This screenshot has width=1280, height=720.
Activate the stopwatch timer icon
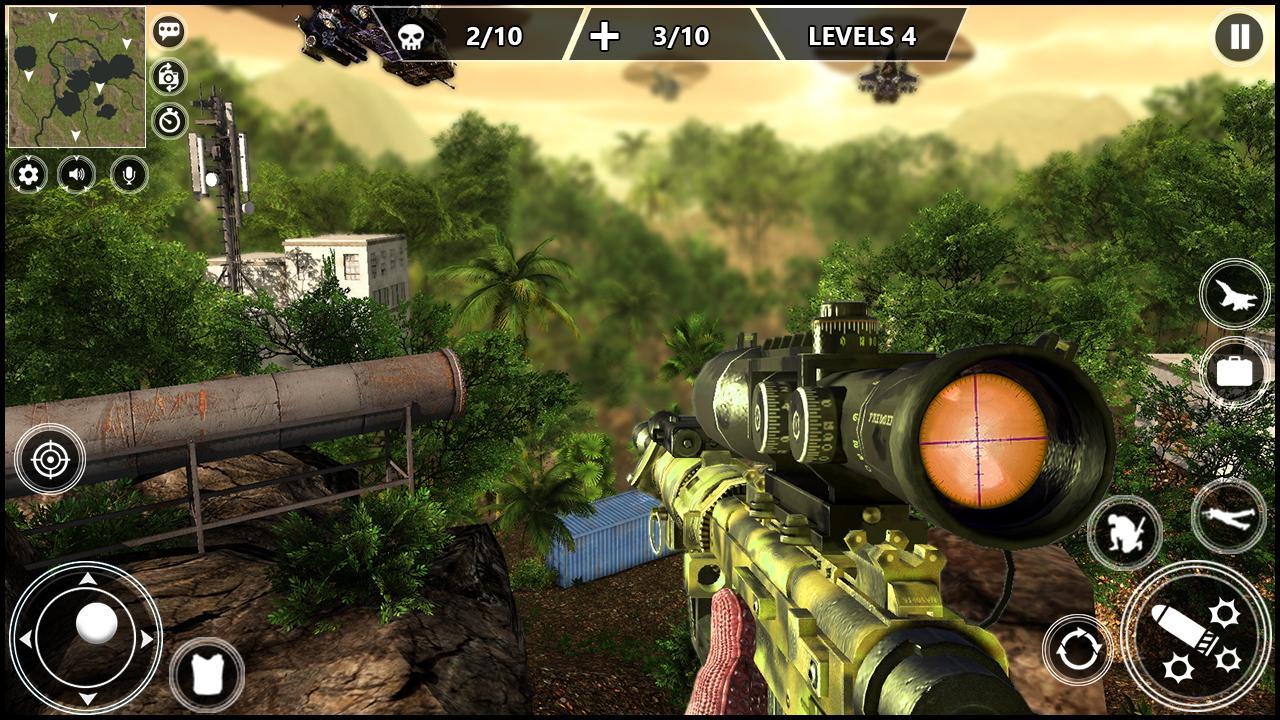169,118
